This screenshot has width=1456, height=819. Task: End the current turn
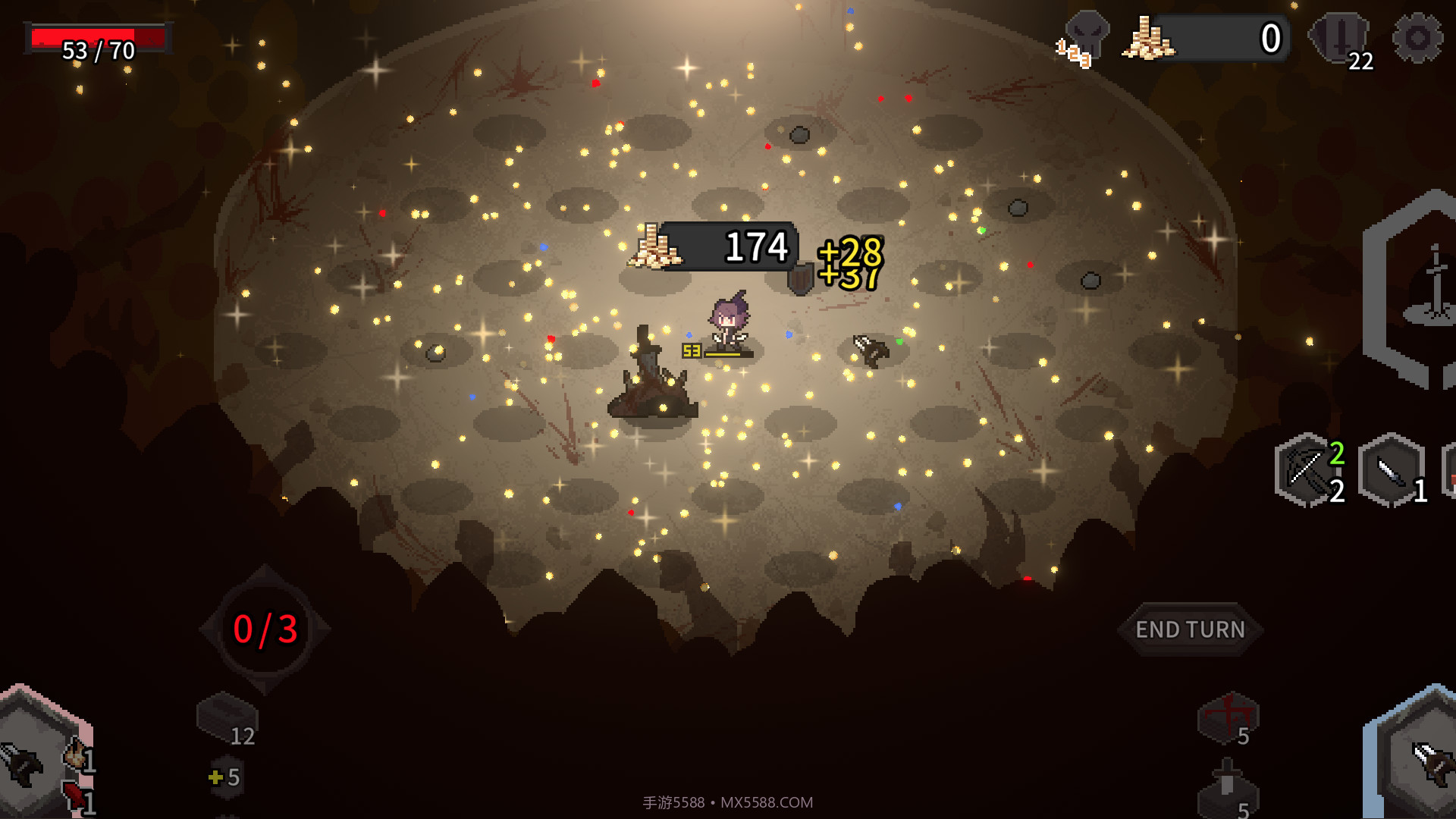point(1190,629)
